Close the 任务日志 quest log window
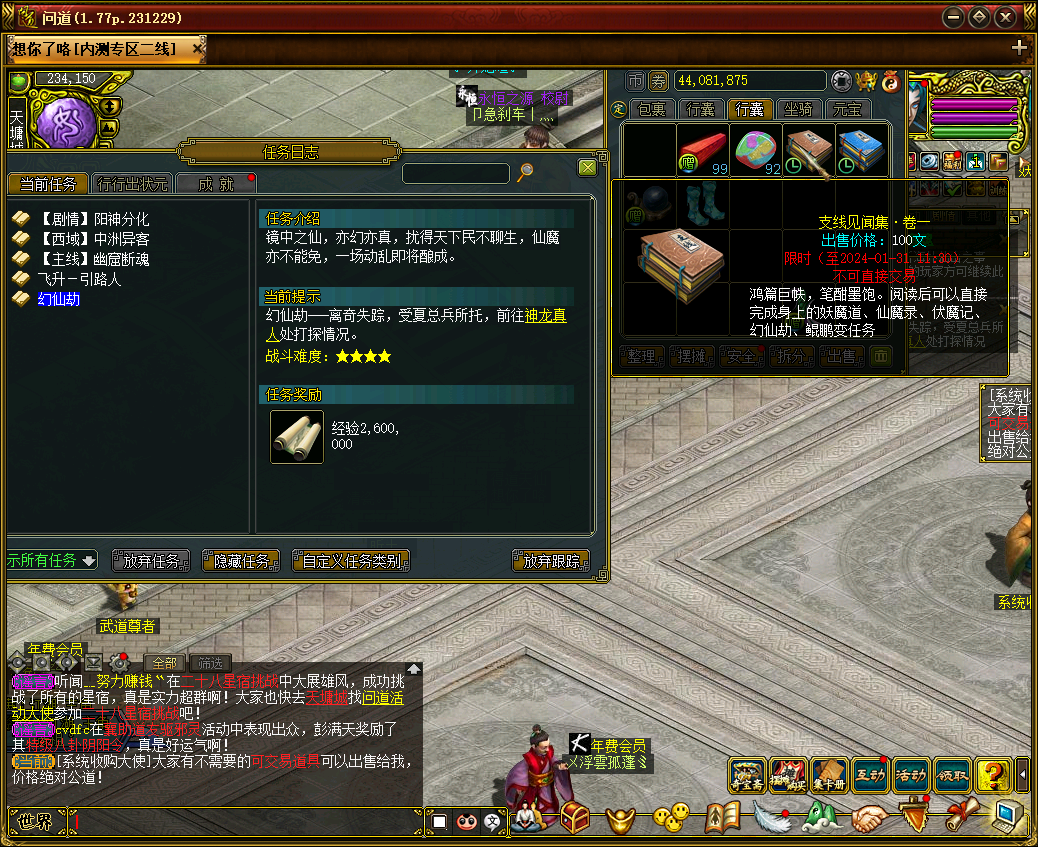Image resolution: width=1038 pixels, height=847 pixels. tap(587, 168)
